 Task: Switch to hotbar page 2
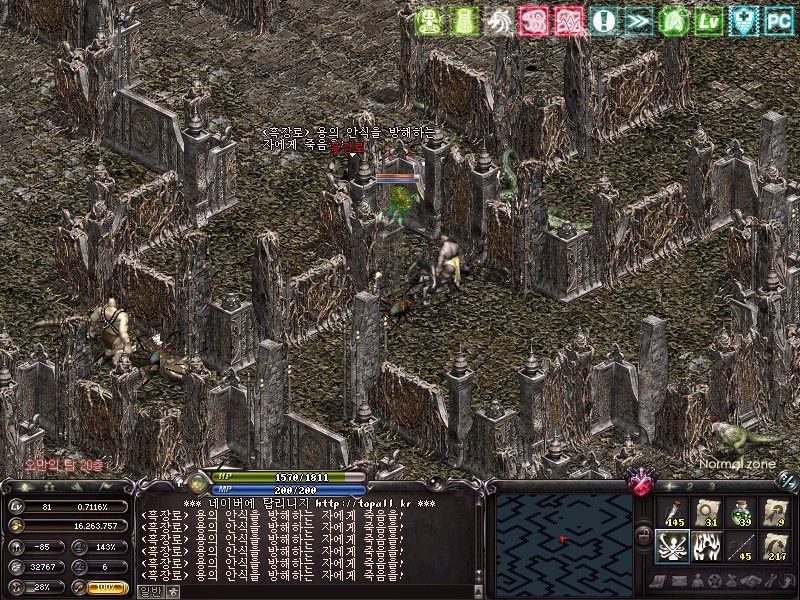pyautogui.click(x=689, y=485)
